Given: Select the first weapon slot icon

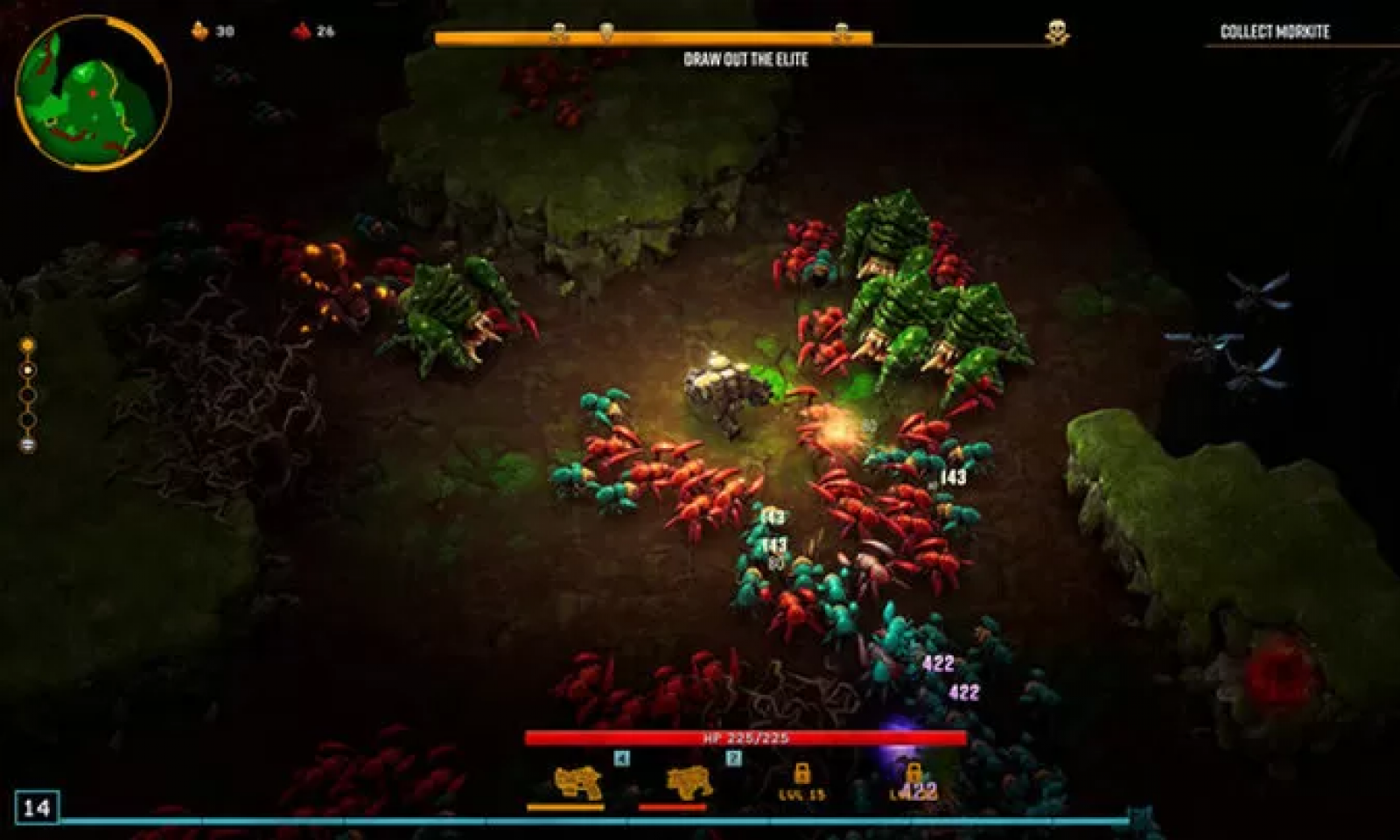Looking at the screenshot, I should [x=577, y=781].
